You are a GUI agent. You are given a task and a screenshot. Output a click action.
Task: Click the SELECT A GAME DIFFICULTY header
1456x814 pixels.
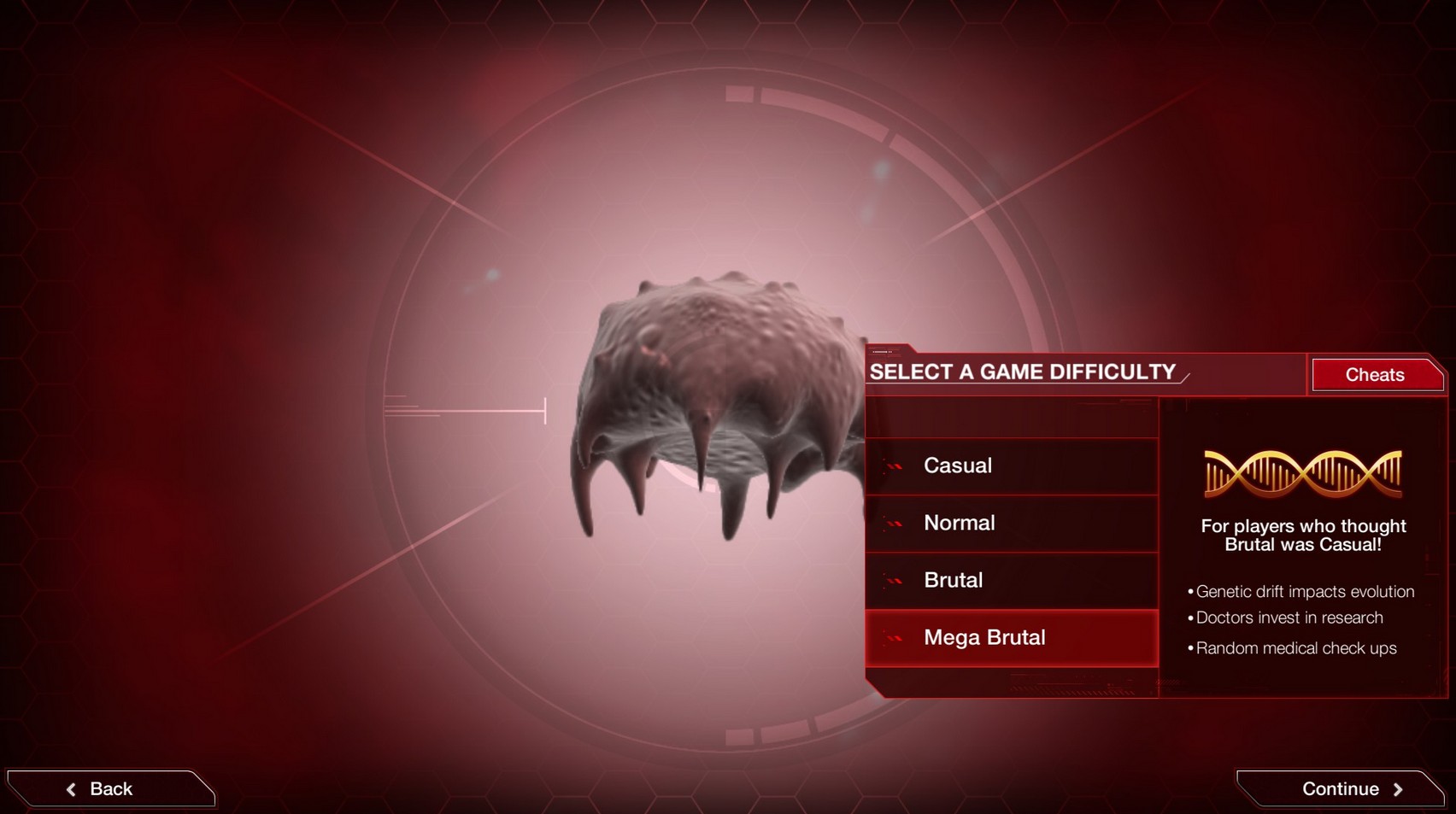coord(1023,372)
